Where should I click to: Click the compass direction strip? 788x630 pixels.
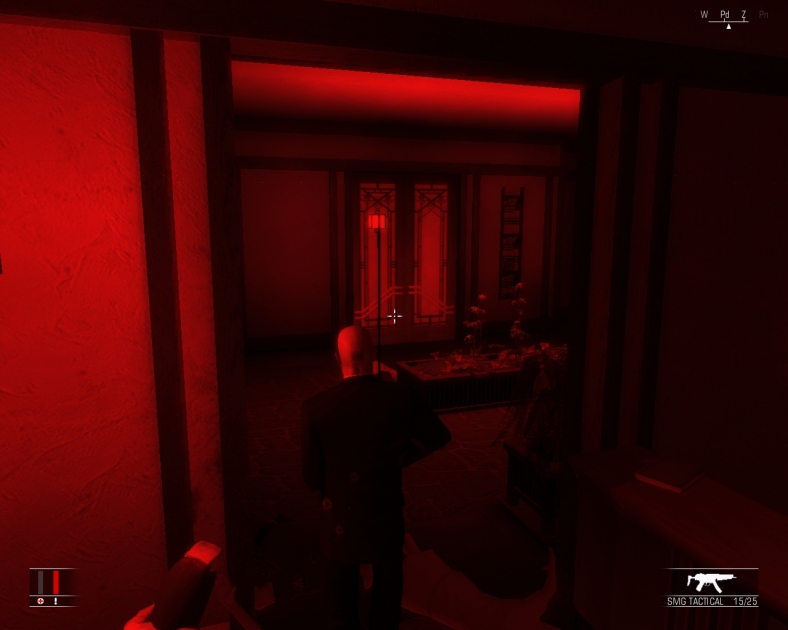pyautogui.click(x=733, y=15)
